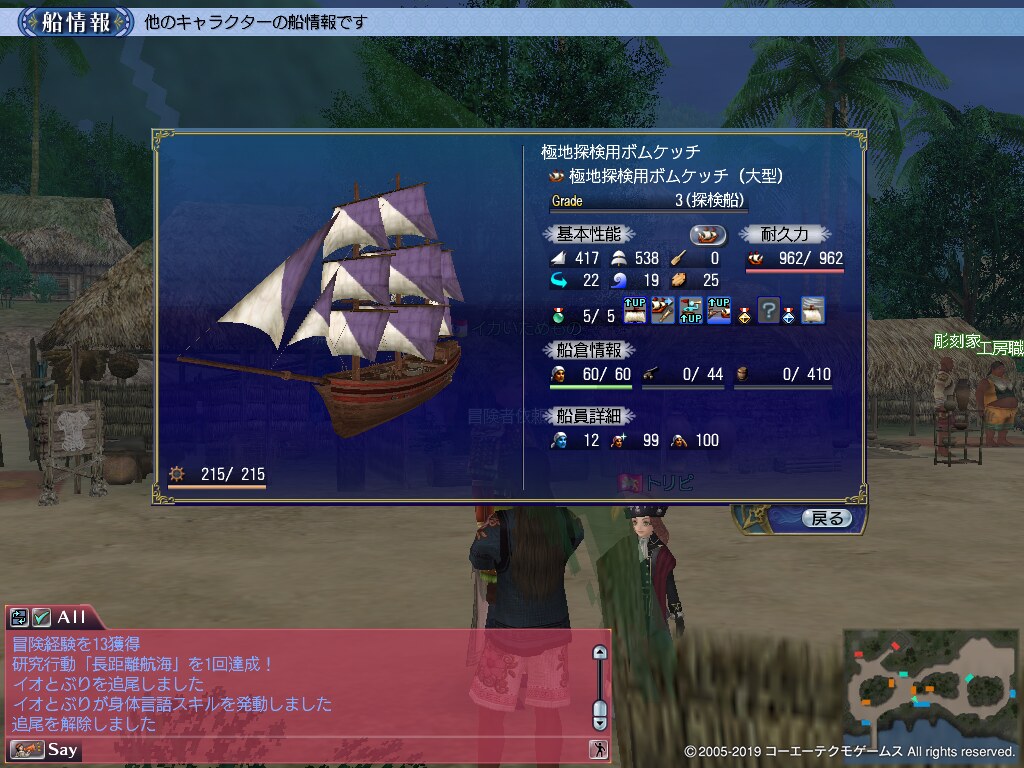
Task: Click the port minimap
Action: (x=930, y=685)
